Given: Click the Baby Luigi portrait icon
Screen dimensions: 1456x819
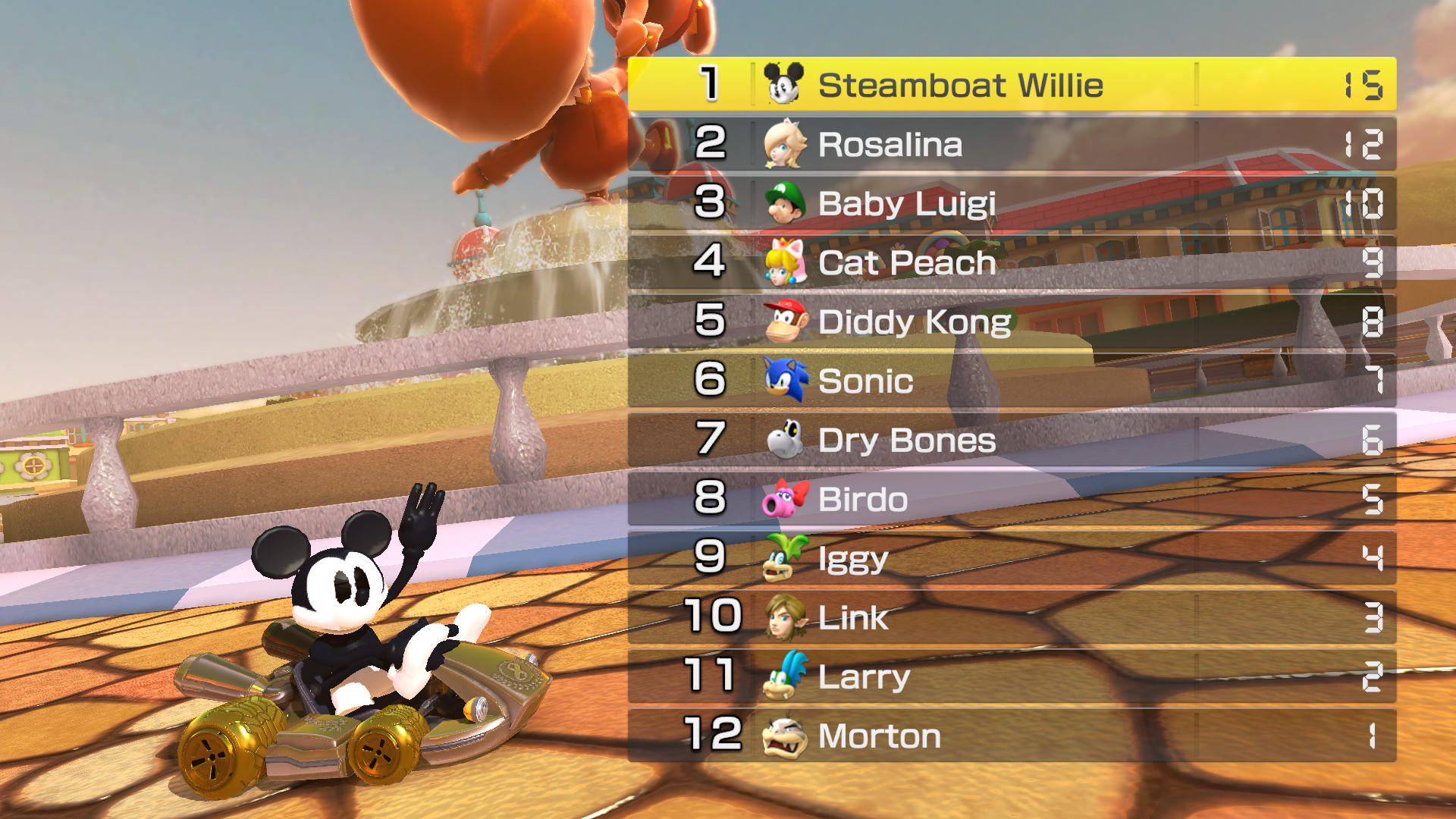Looking at the screenshot, I should [x=785, y=203].
